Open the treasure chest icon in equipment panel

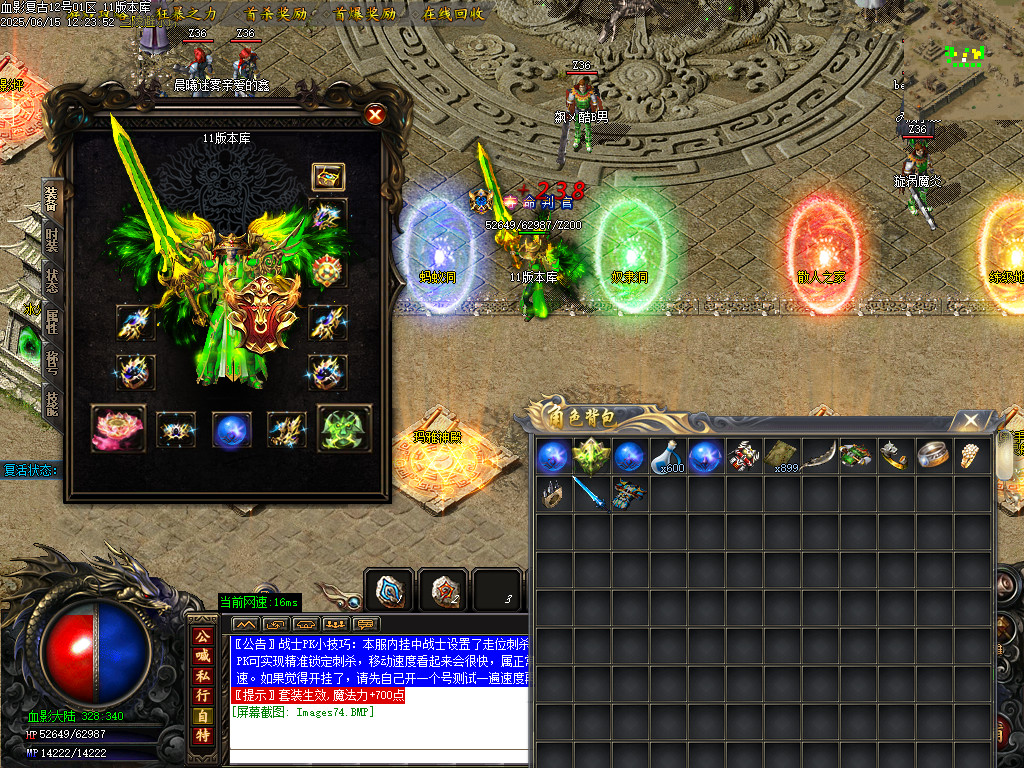click(x=328, y=177)
